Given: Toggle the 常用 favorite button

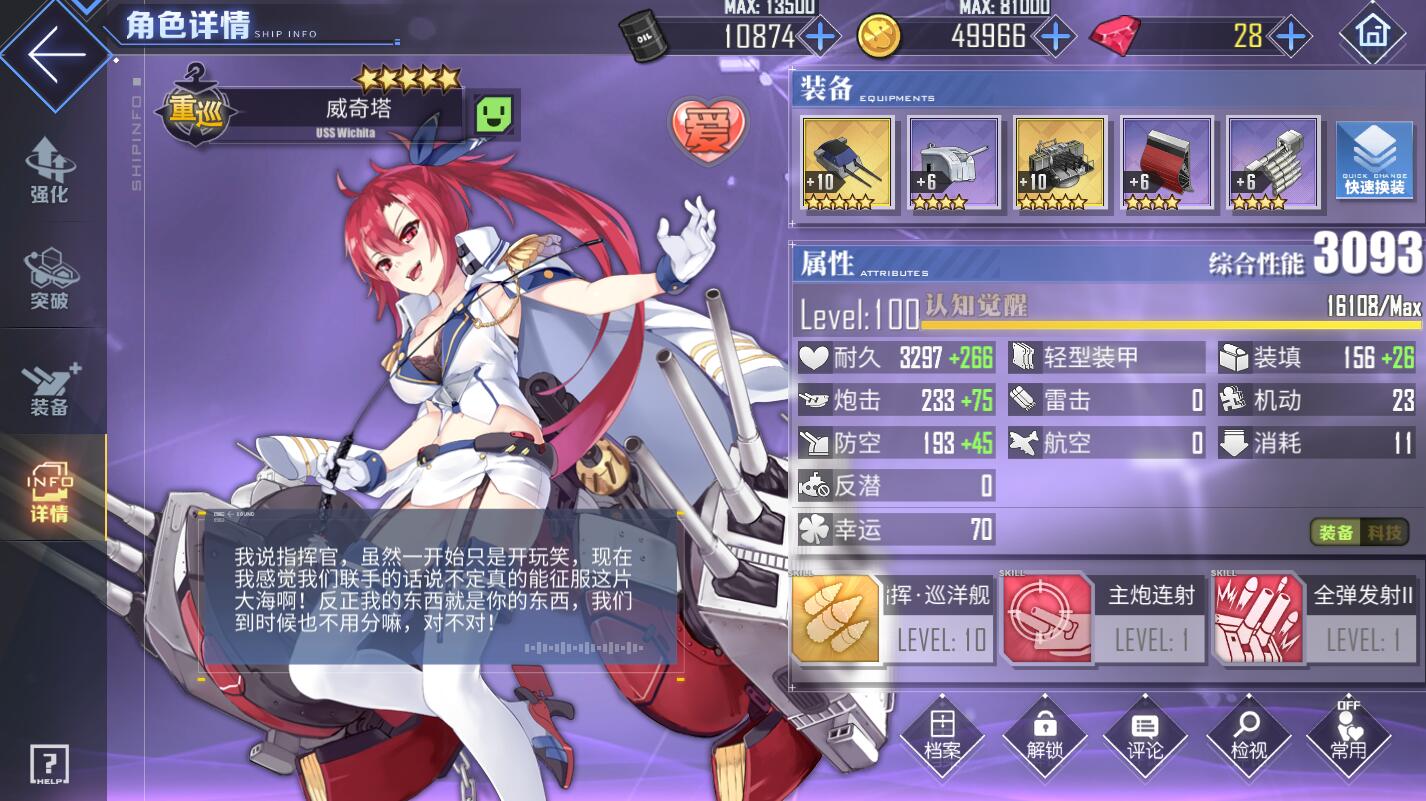Looking at the screenshot, I should tap(1349, 737).
